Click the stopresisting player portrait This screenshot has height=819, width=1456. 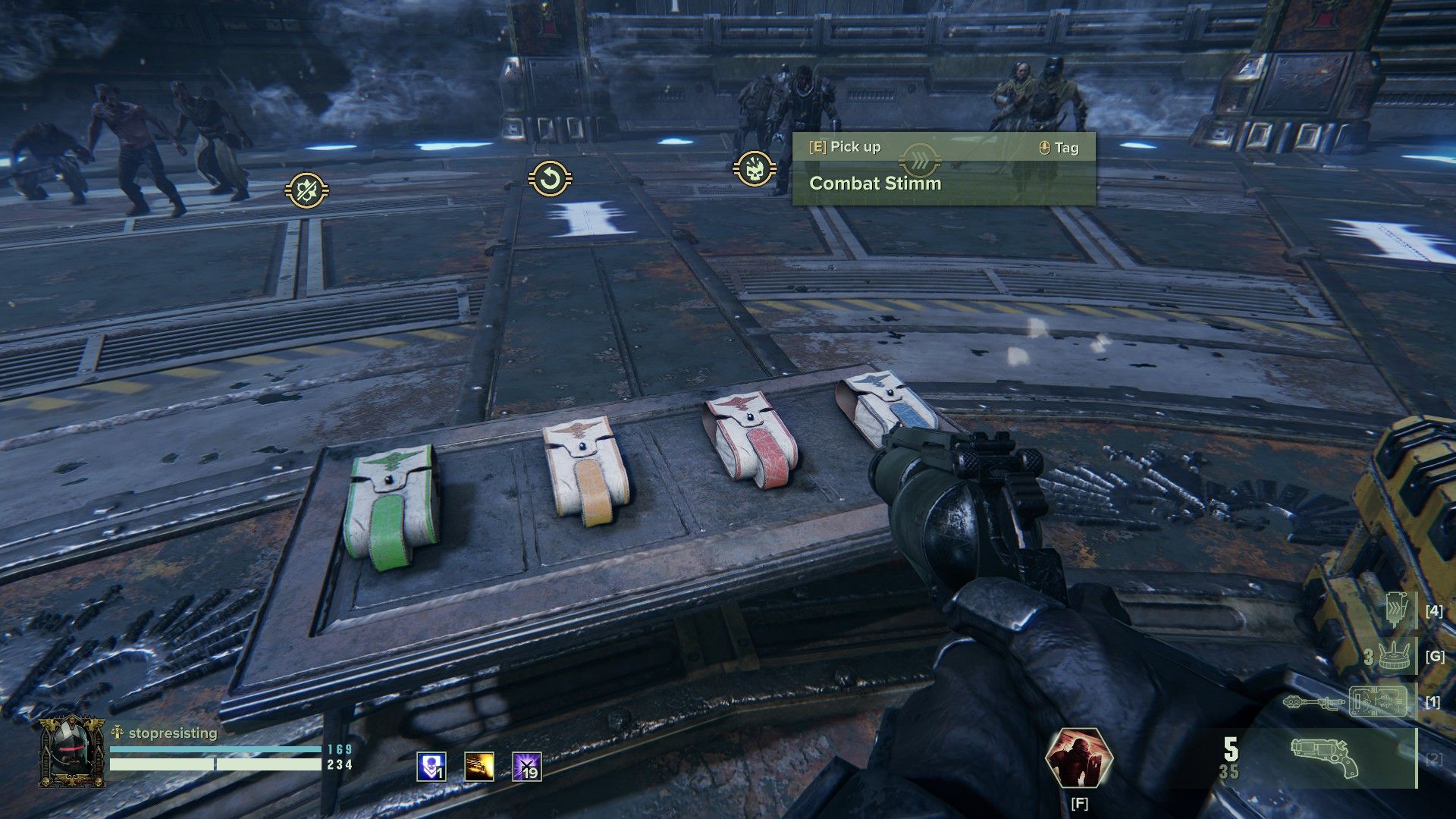point(72,753)
